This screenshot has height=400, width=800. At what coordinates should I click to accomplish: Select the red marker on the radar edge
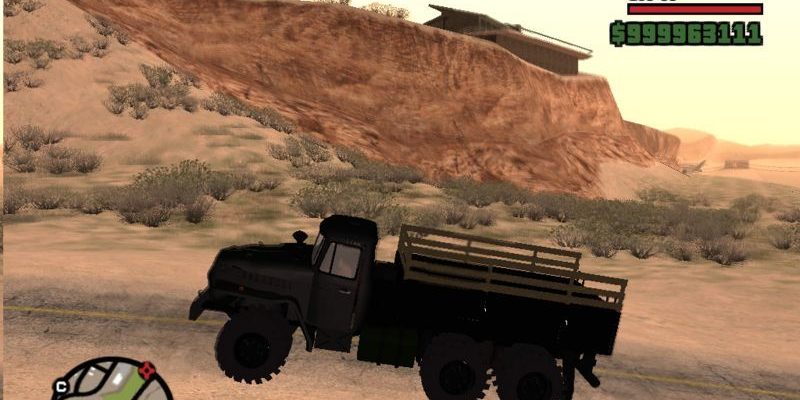tap(147, 369)
